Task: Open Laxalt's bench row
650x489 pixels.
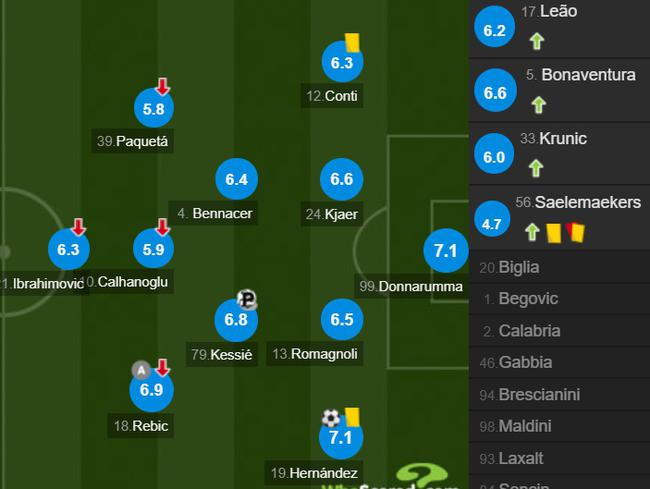Action: pyautogui.click(x=521, y=458)
